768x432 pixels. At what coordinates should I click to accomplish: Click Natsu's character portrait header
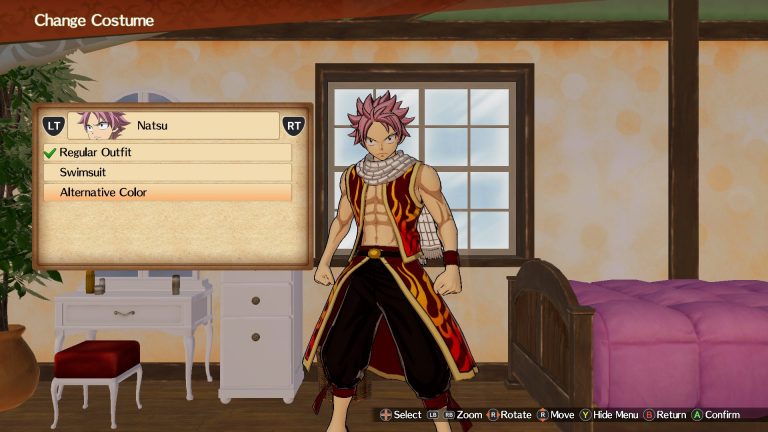(x=172, y=126)
